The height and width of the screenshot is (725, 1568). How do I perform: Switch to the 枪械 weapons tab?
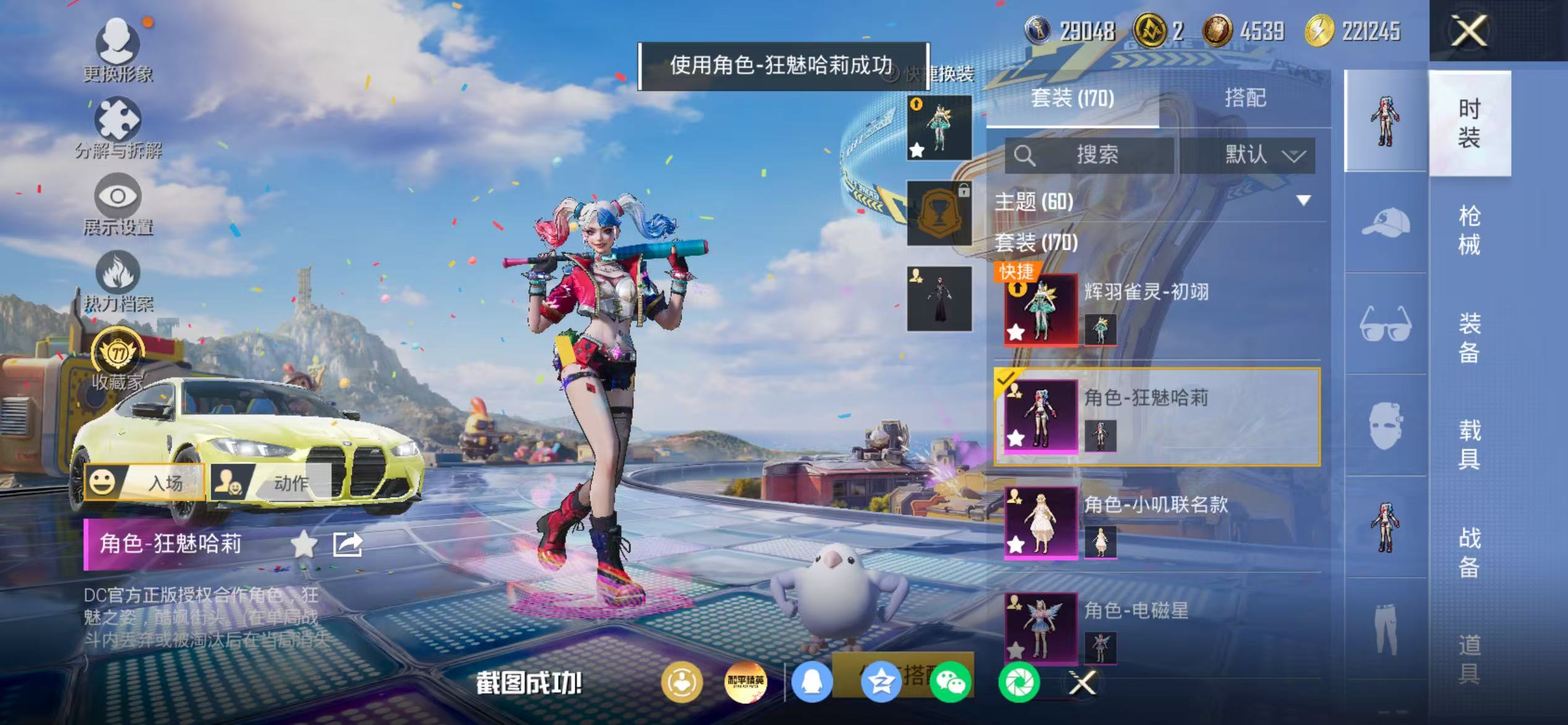[1473, 229]
